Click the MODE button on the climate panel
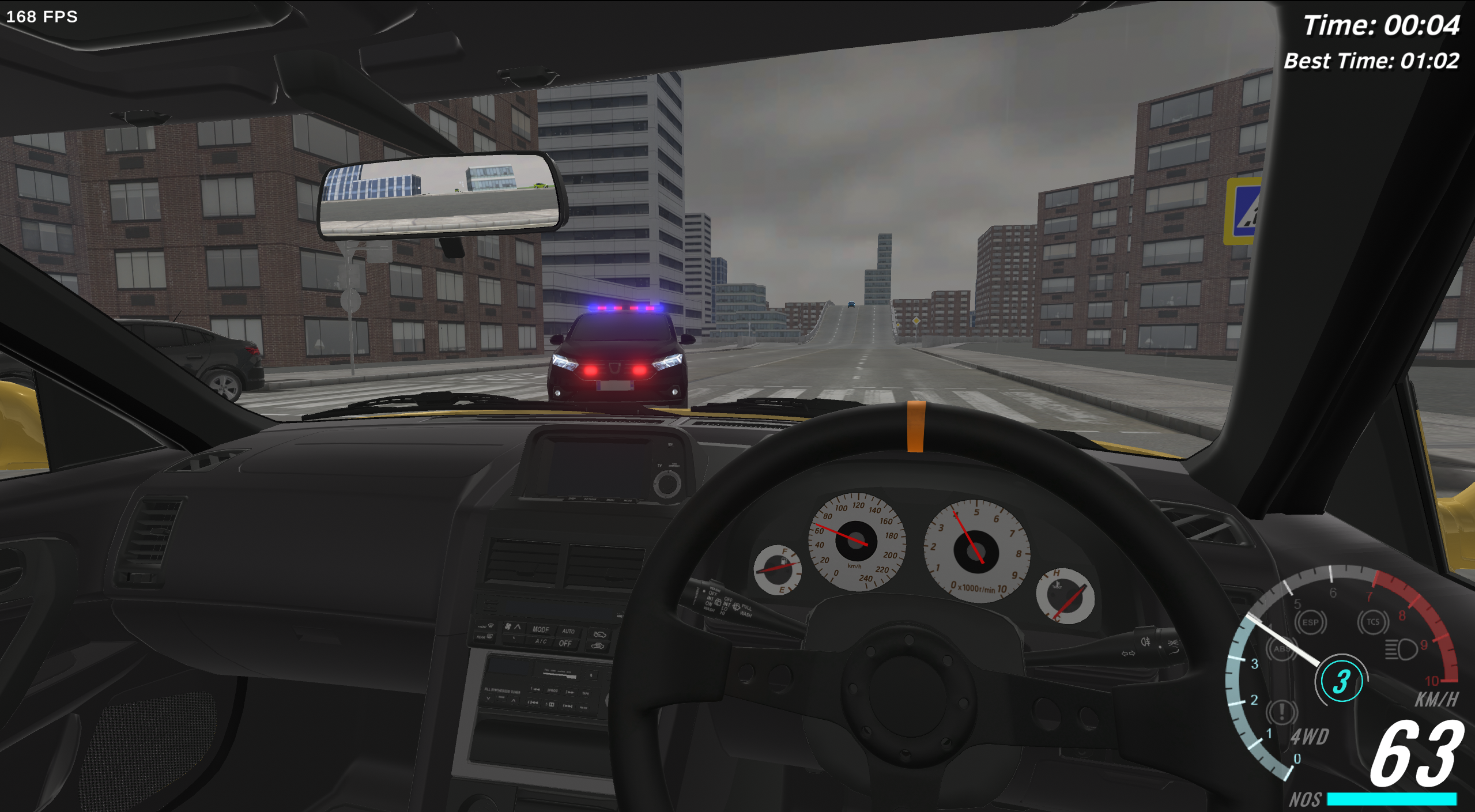The image size is (1475, 812). coord(541,629)
